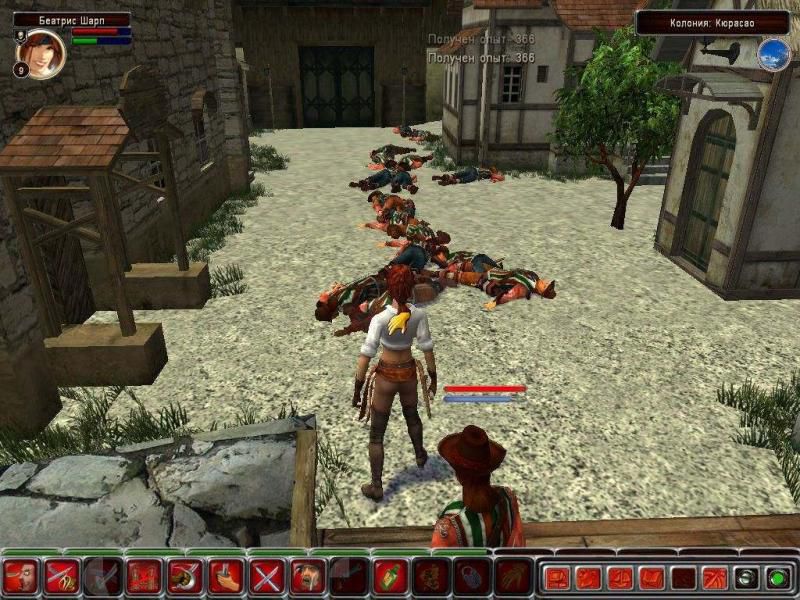Use the green potion bottle
Image resolution: width=800 pixels, height=600 pixels.
coord(389,577)
